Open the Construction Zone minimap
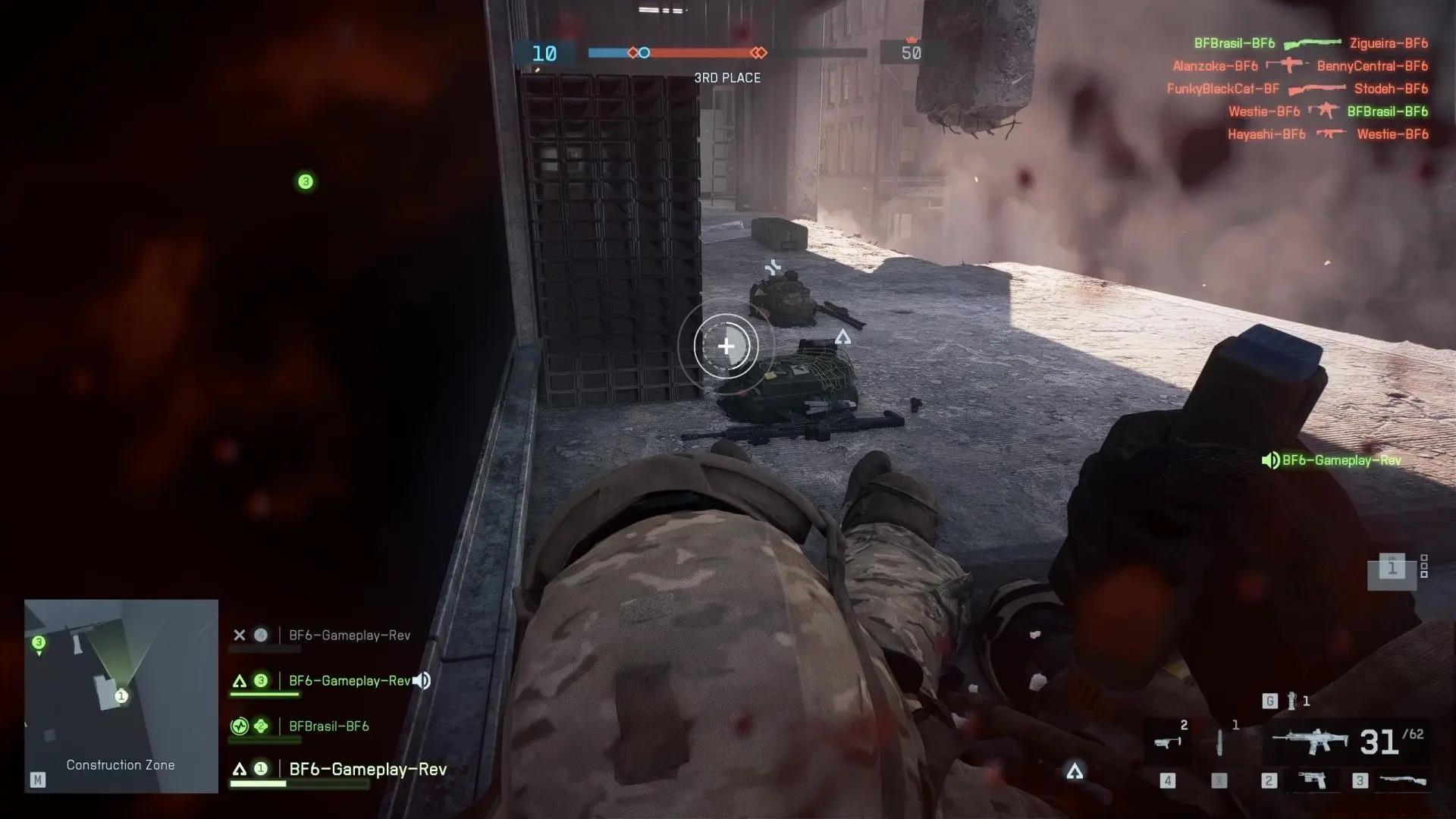 [x=121, y=695]
